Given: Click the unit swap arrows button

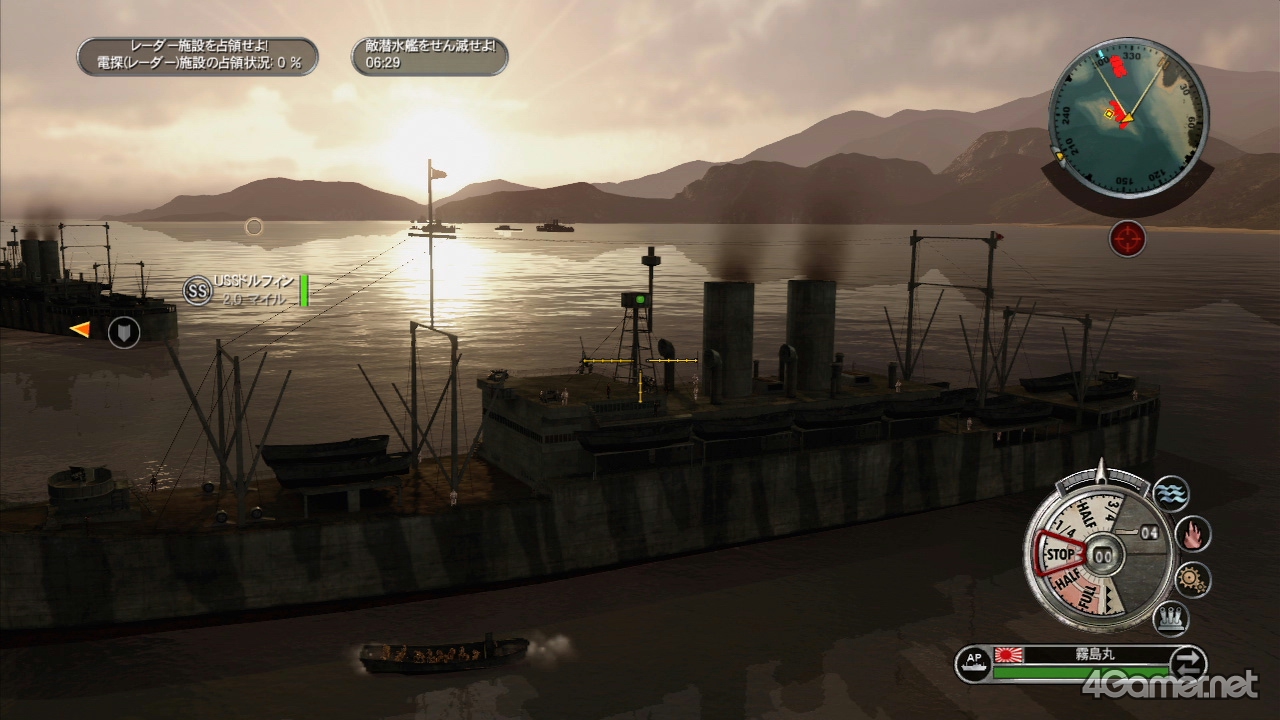Looking at the screenshot, I should pos(1188,663).
